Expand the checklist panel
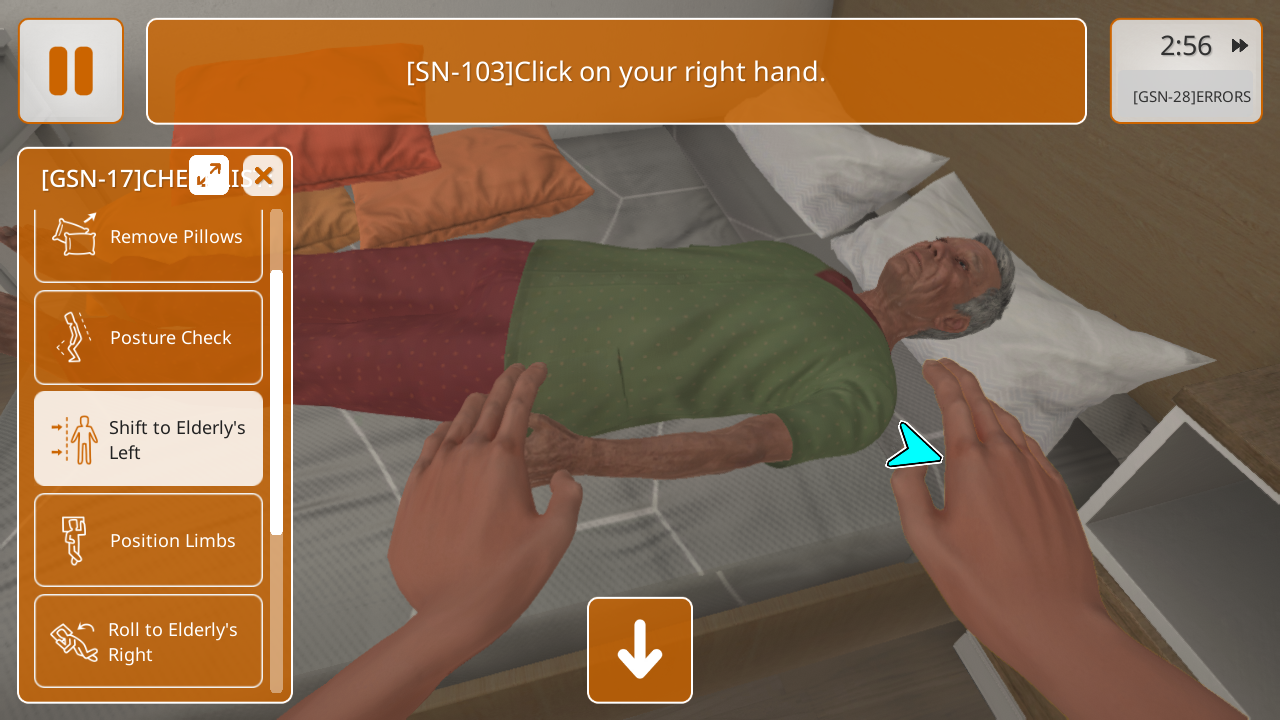This screenshot has height=720, width=1280. click(209, 176)
